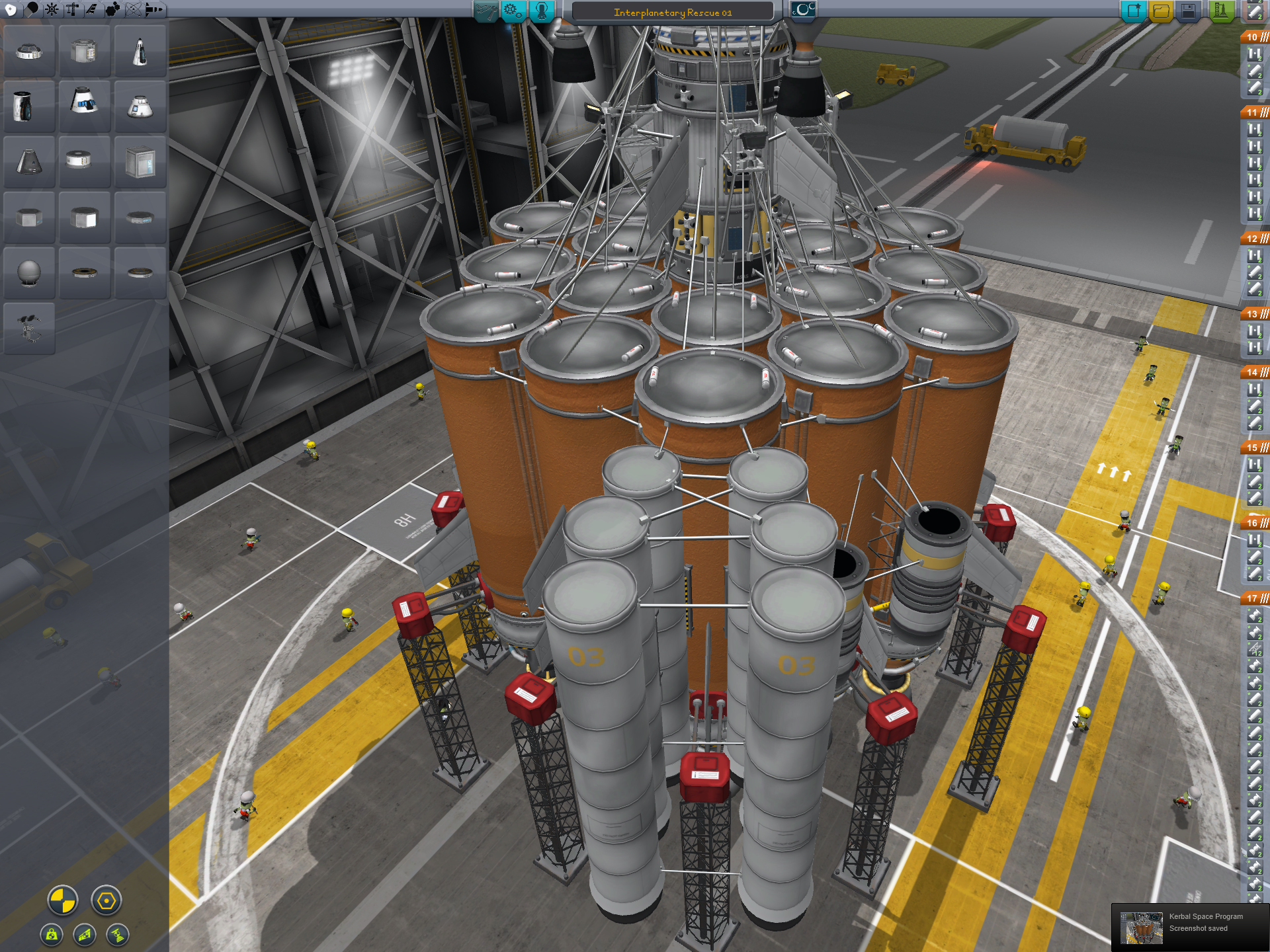This screenshot has height=952, width=1270.
Task: Save the craft with floppy disk button
Action: click(1189, 11)
